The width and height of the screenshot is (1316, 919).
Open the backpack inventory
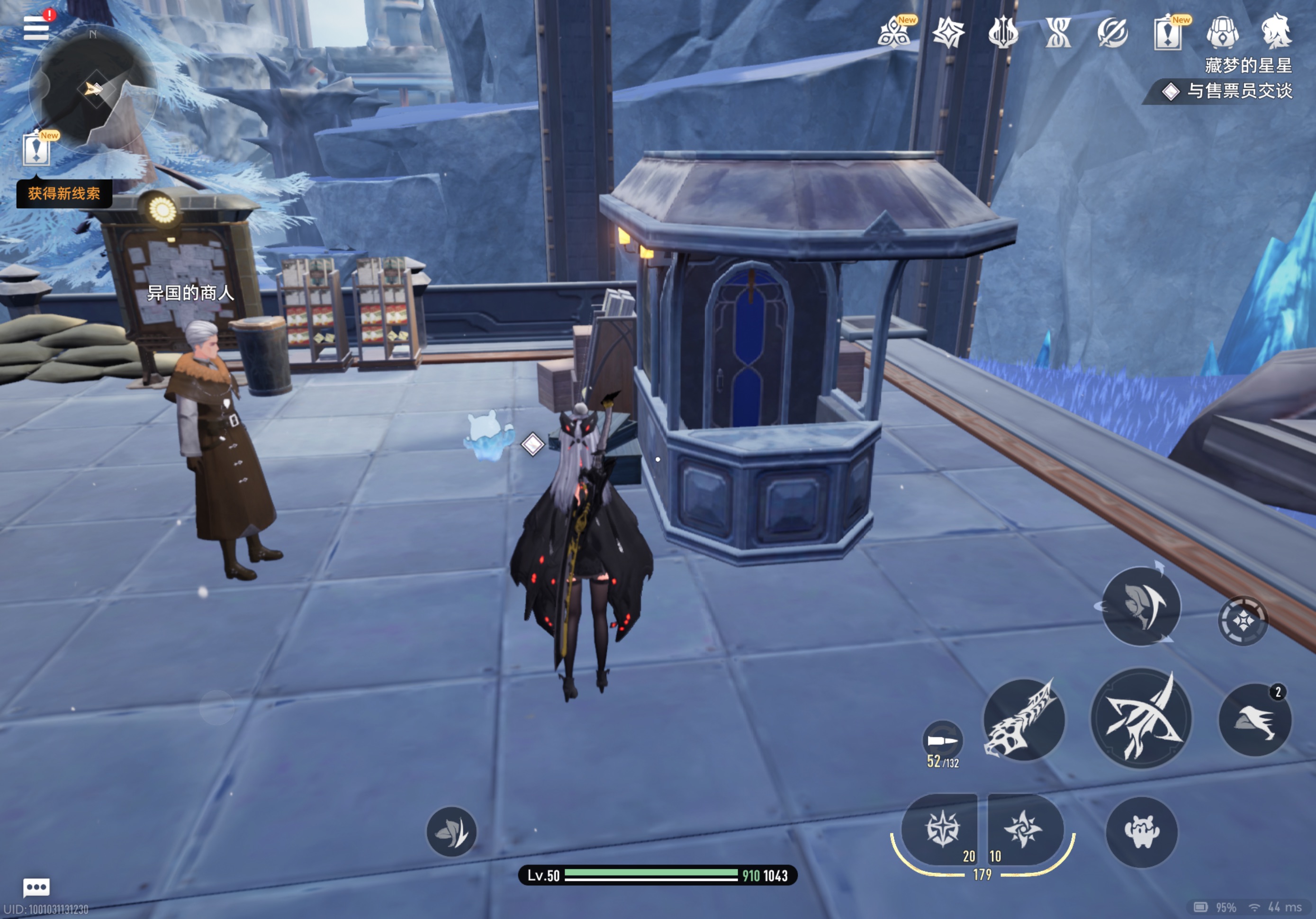click(x=1223, y=32)
